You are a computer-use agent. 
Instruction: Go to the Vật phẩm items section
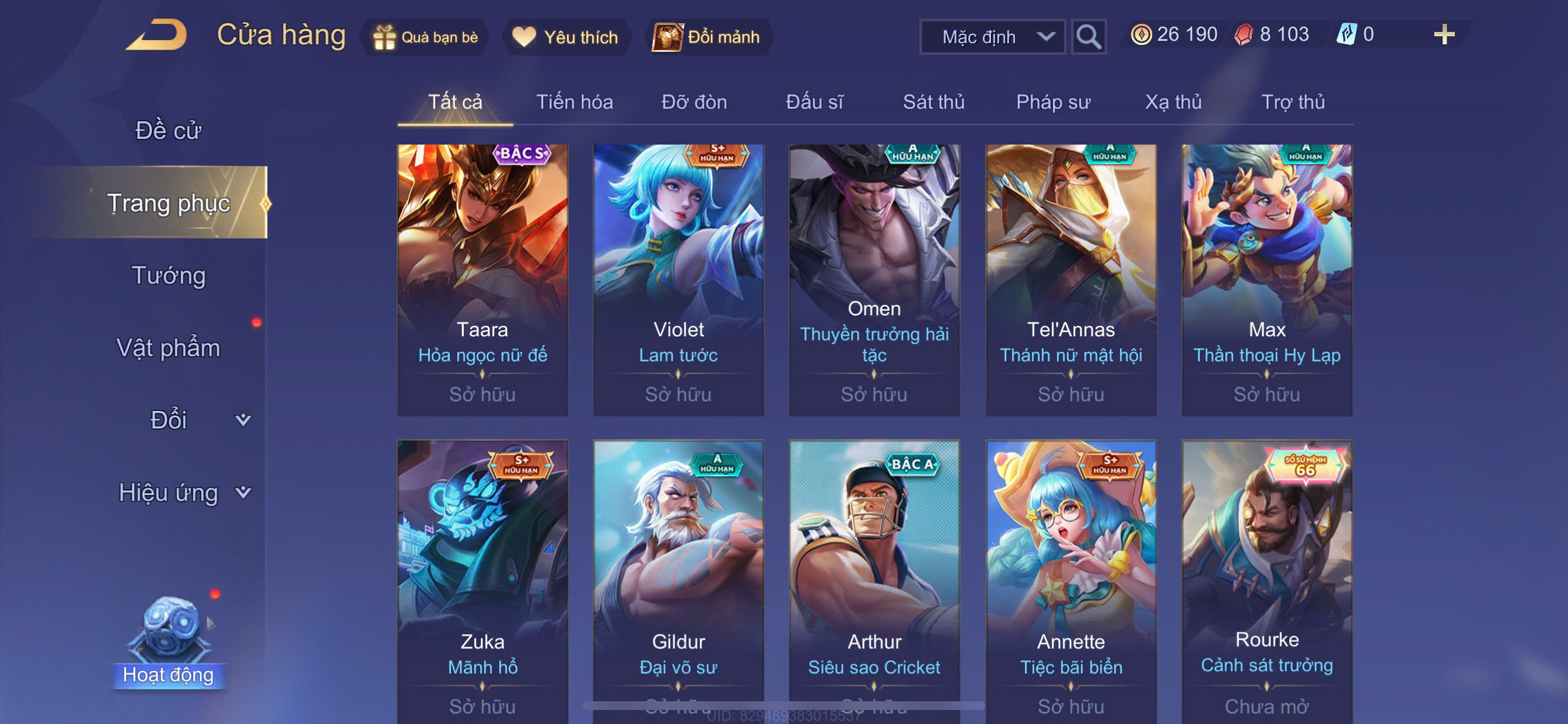click(168, 347)
